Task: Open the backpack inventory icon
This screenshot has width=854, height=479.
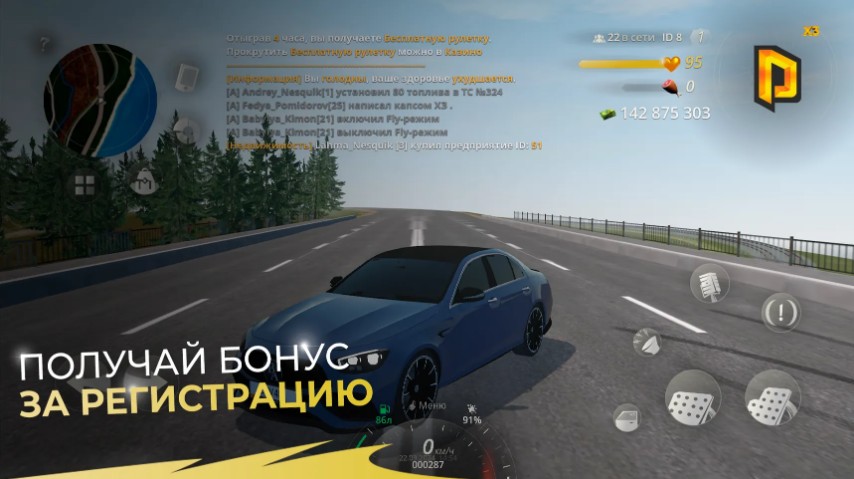Action: pos(141,181)
